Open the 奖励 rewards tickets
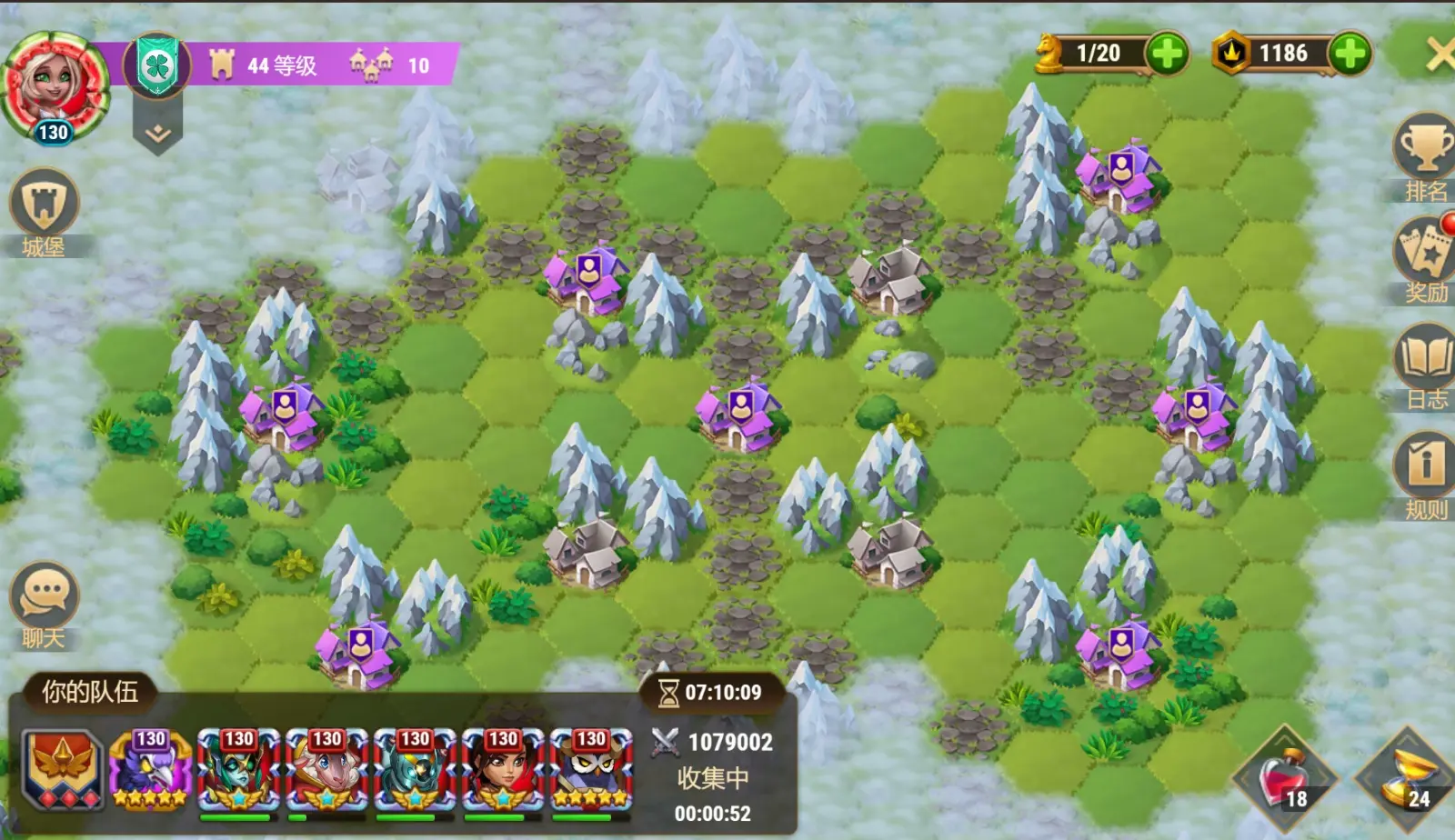1455x840 pixels. point(1425,250)
